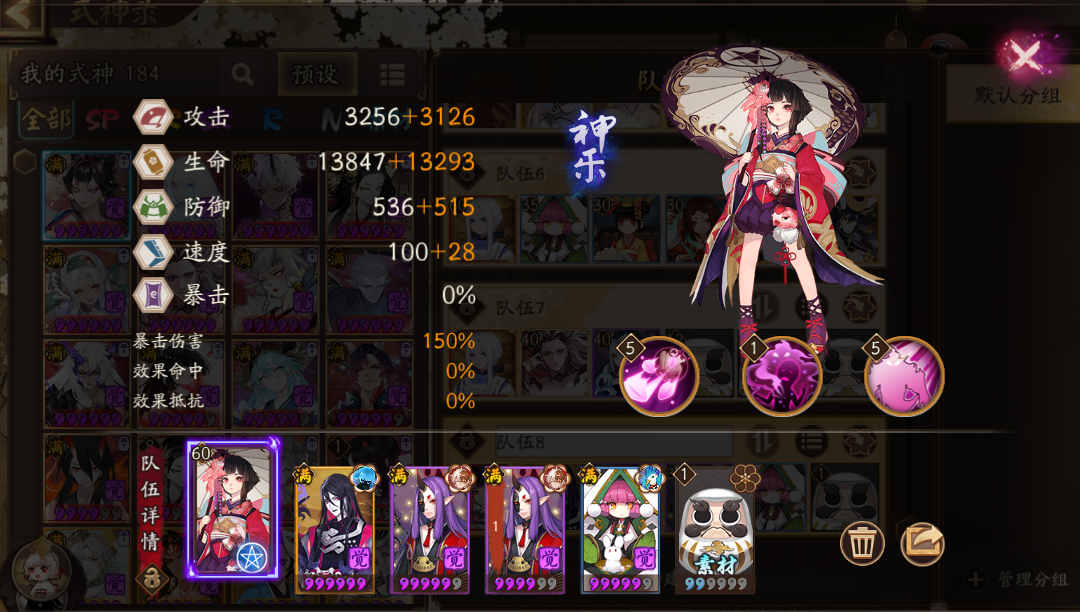Close the team detail overlay with the pink X

tap(1025, 56)
